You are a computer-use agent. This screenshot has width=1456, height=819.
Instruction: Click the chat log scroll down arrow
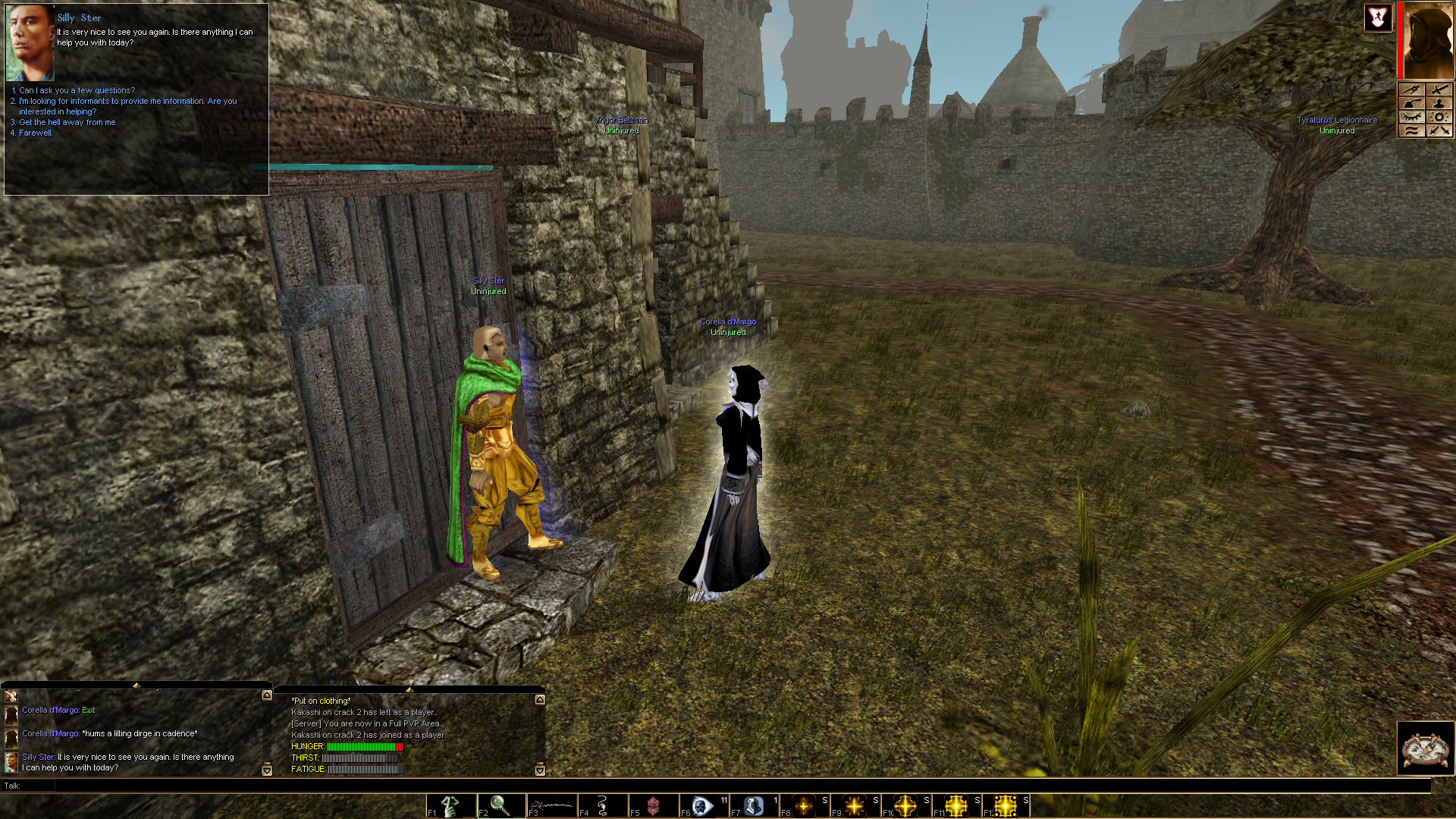tap(267, 770)
